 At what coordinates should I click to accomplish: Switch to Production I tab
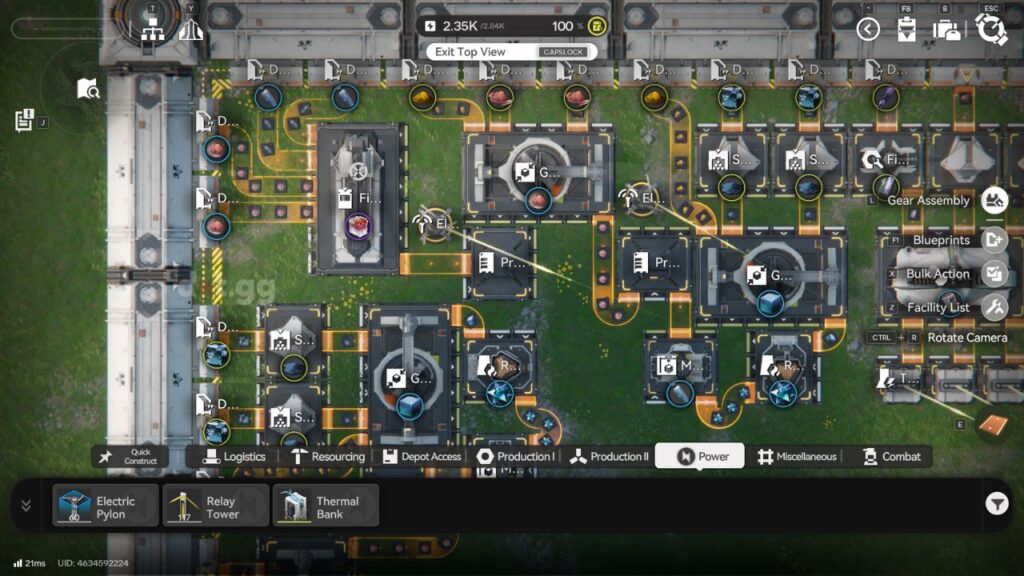pyautogui.click(x=515, y=457)
